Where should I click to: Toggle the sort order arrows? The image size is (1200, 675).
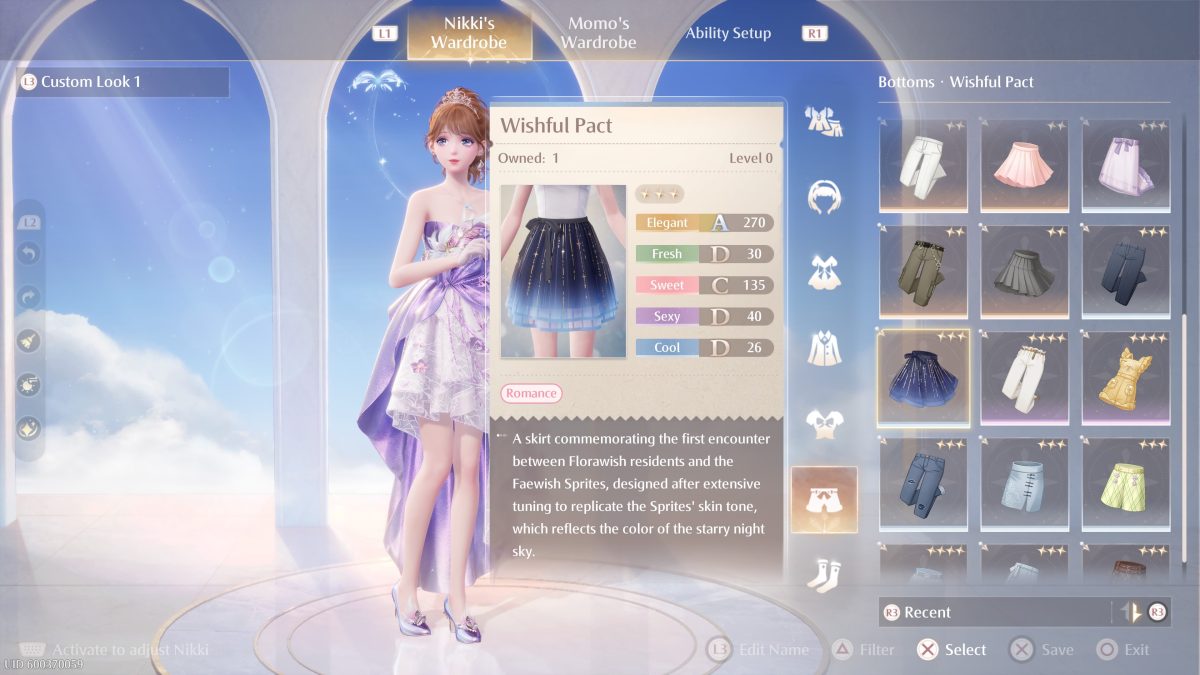[1133, 612]
